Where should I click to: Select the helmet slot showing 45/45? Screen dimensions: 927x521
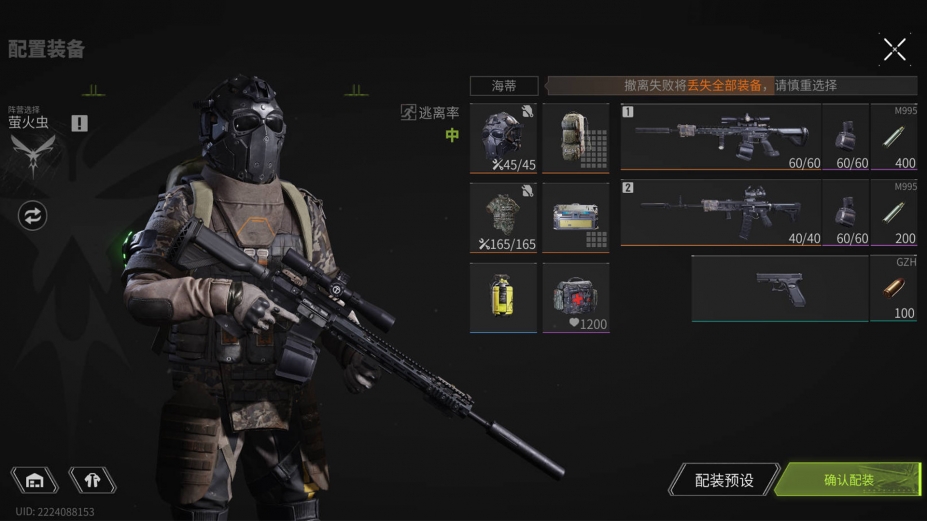[503, 138]
